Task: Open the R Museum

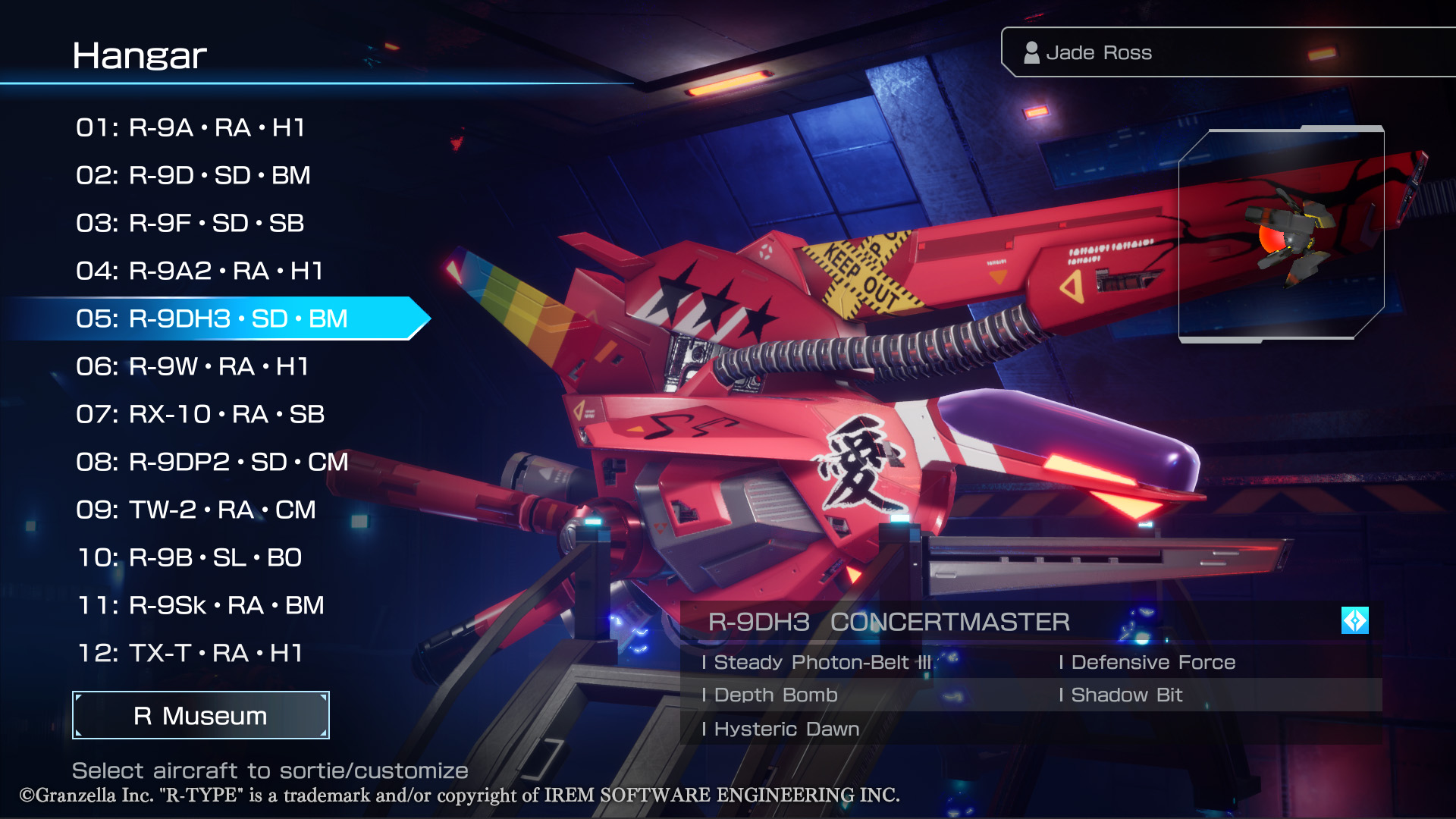Action: [x=199, y=715]
